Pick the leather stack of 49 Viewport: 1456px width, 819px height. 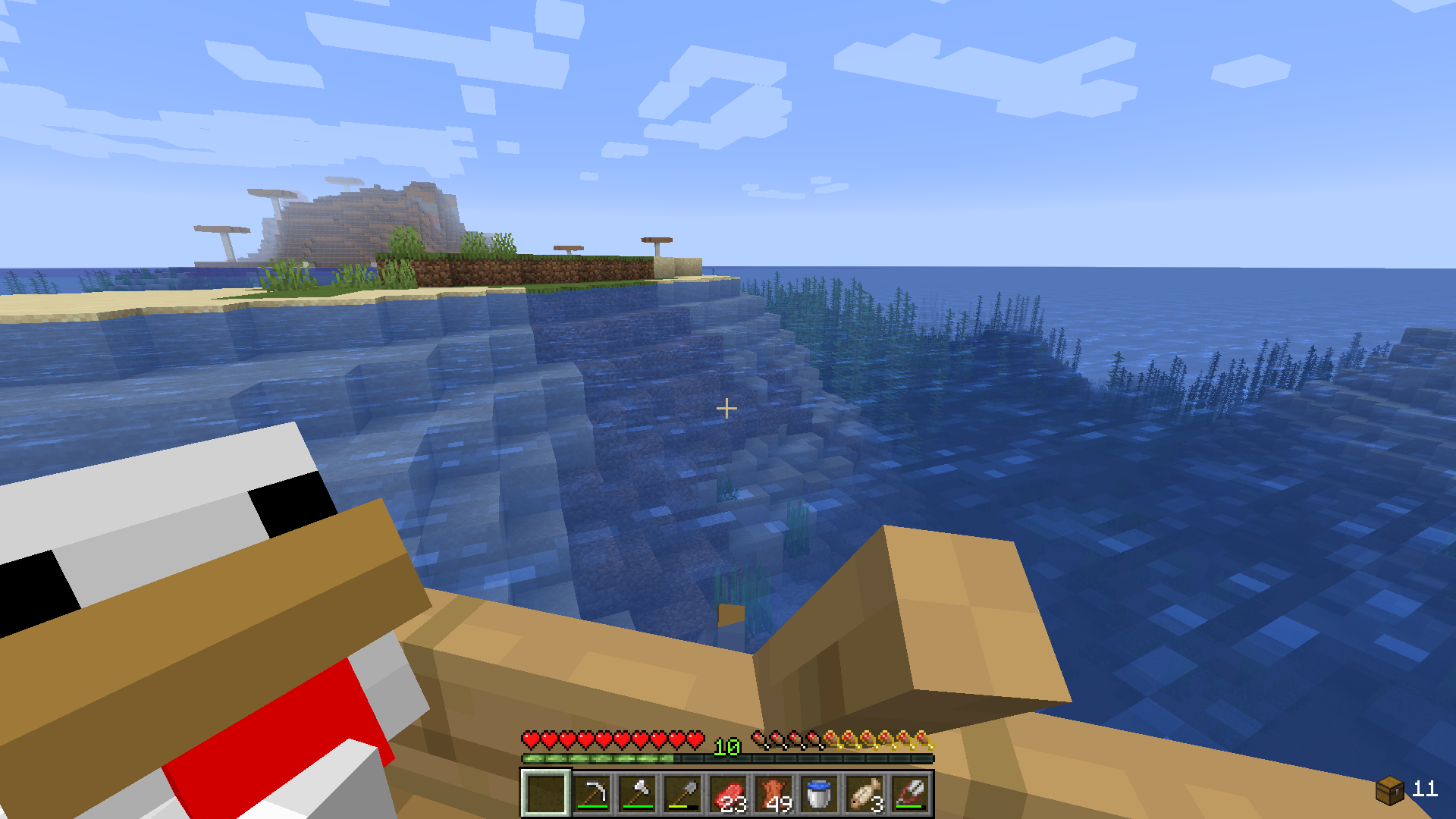pos(773,793)
